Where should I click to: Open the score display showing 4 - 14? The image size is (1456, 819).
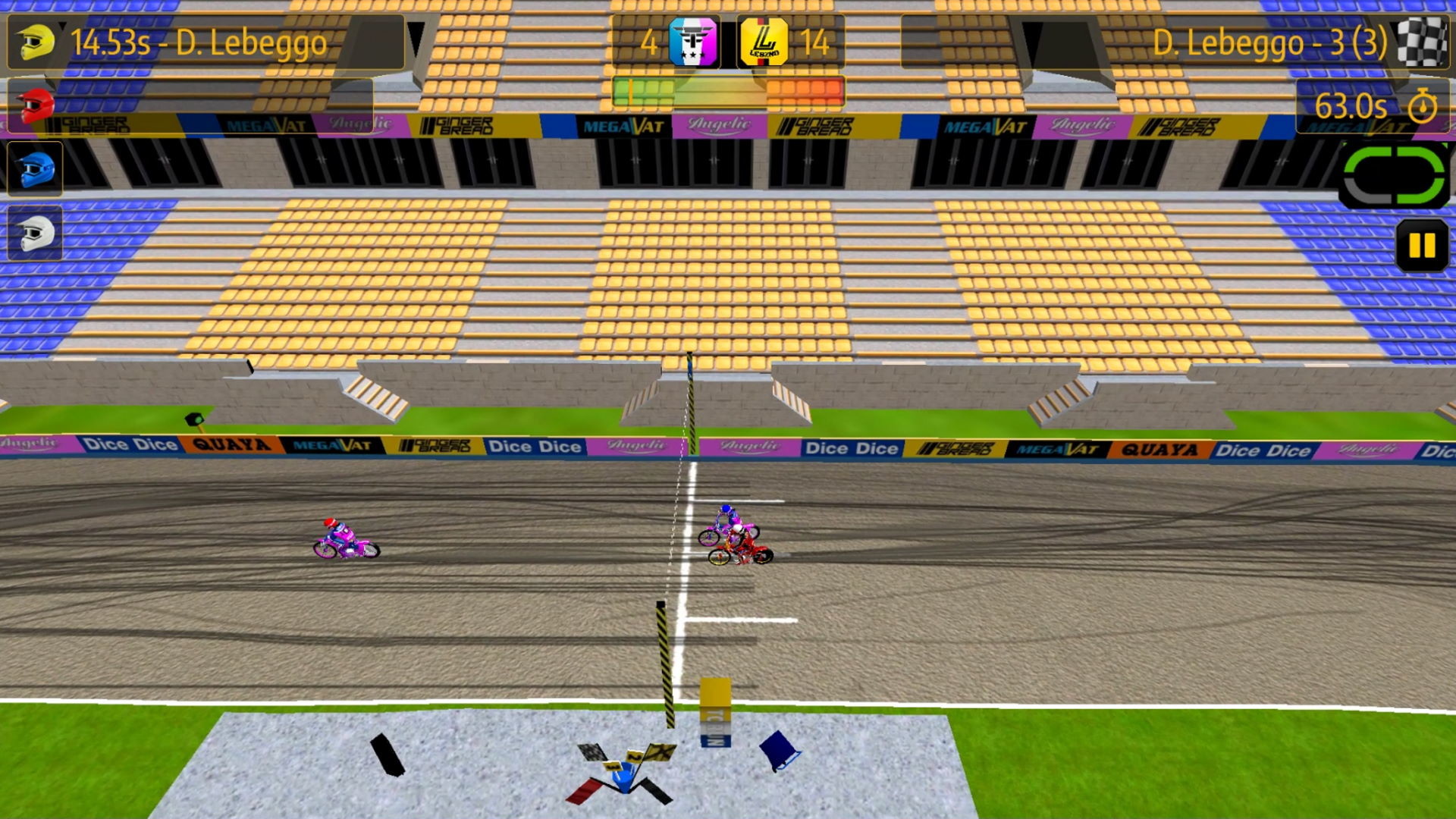(x=726, y=42)
